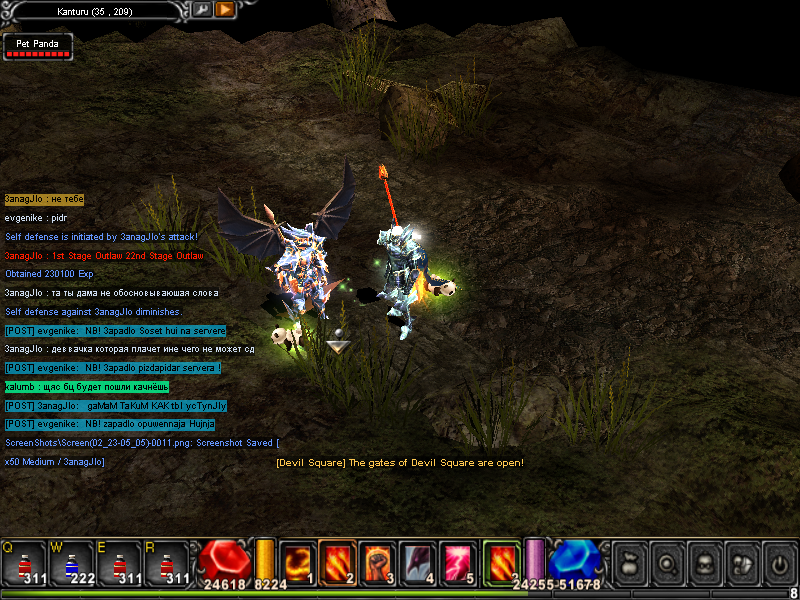Screen dimensions: 800x600
Task: Use the red potion in slot Q
Action: [24, 563]
